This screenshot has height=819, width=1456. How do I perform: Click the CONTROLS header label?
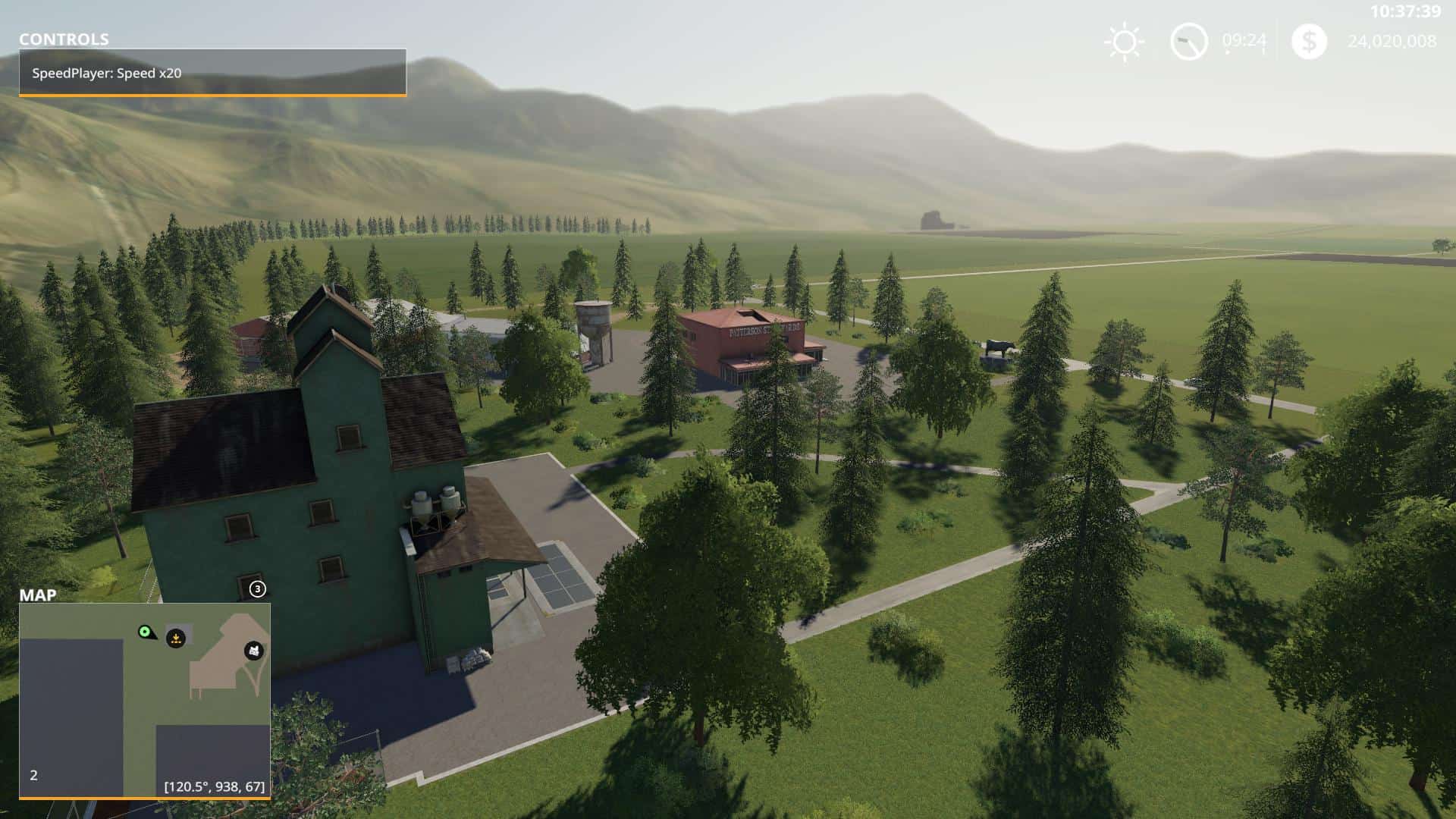(64, 39)
